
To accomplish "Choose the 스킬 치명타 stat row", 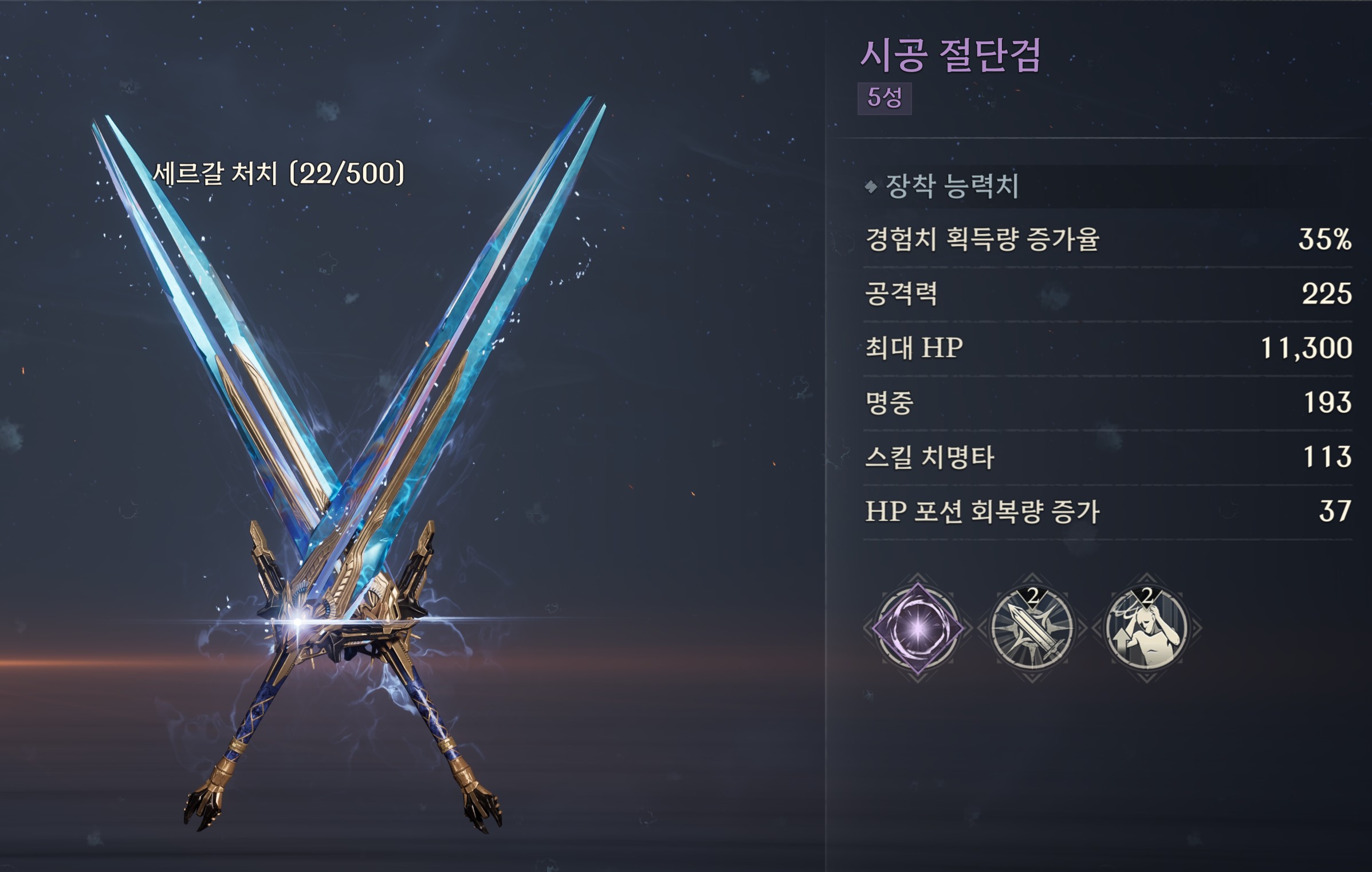I will (1107, 457).
